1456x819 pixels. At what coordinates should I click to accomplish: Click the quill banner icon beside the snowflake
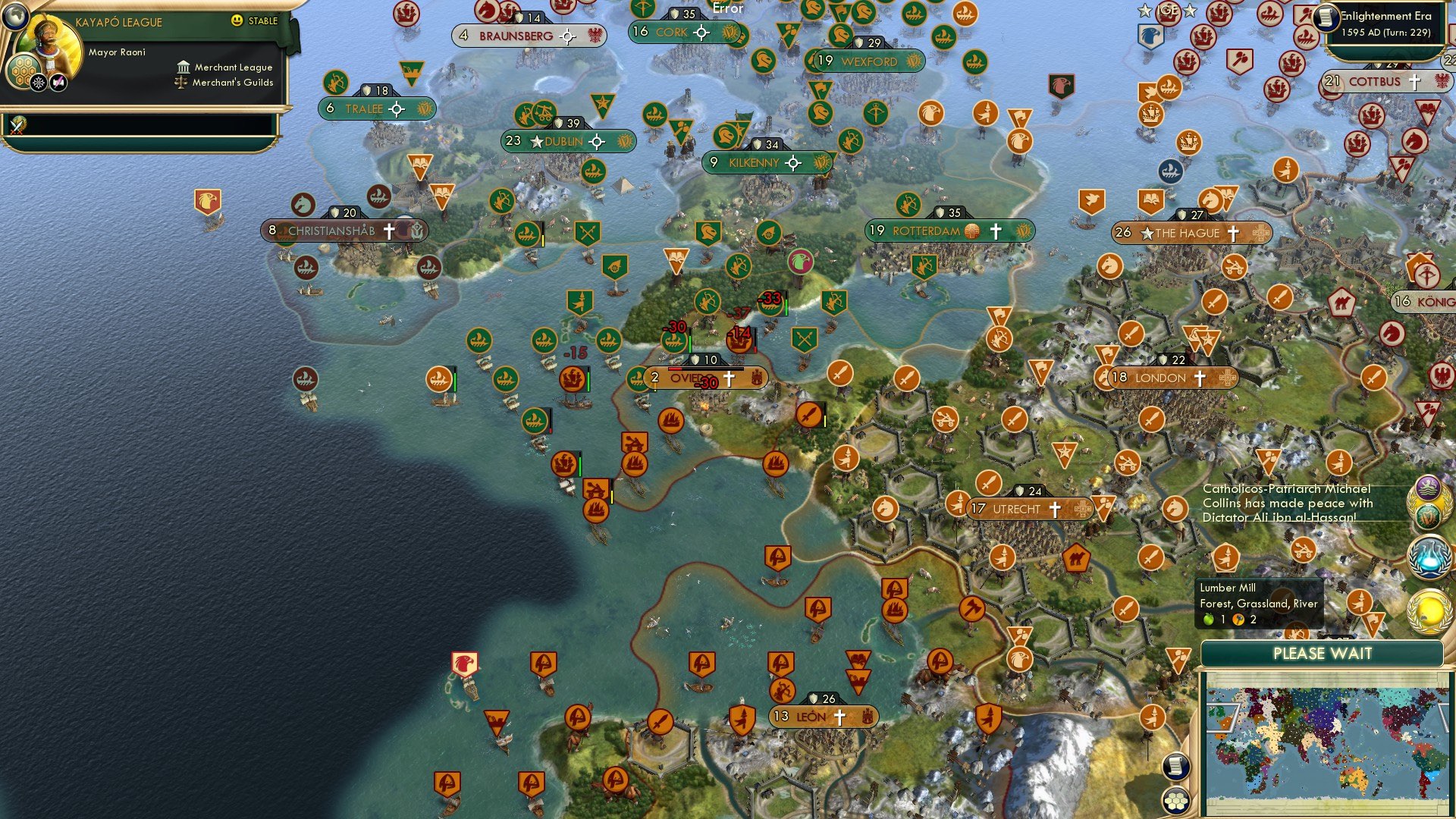click(57, 82)
